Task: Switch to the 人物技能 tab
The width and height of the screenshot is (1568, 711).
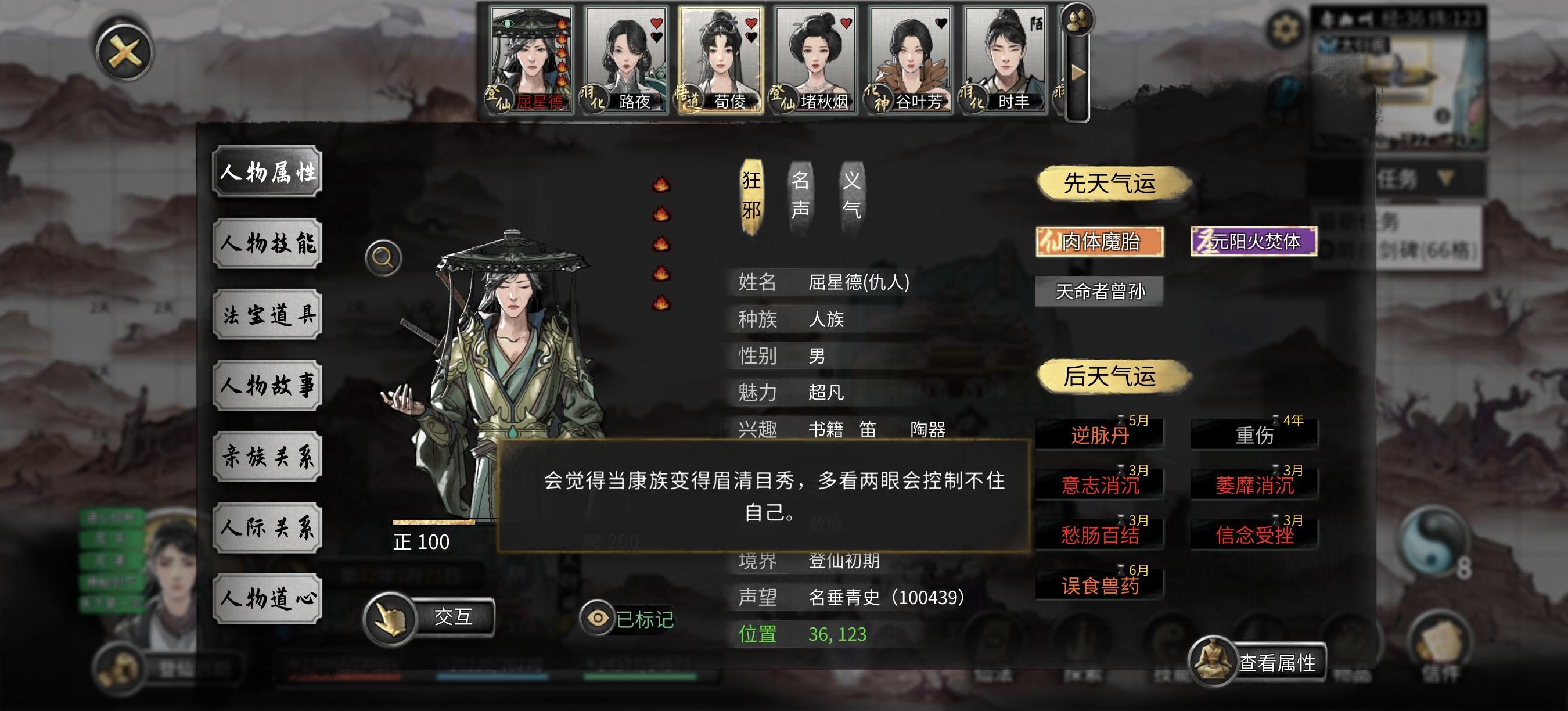Action: click(268, 243)
